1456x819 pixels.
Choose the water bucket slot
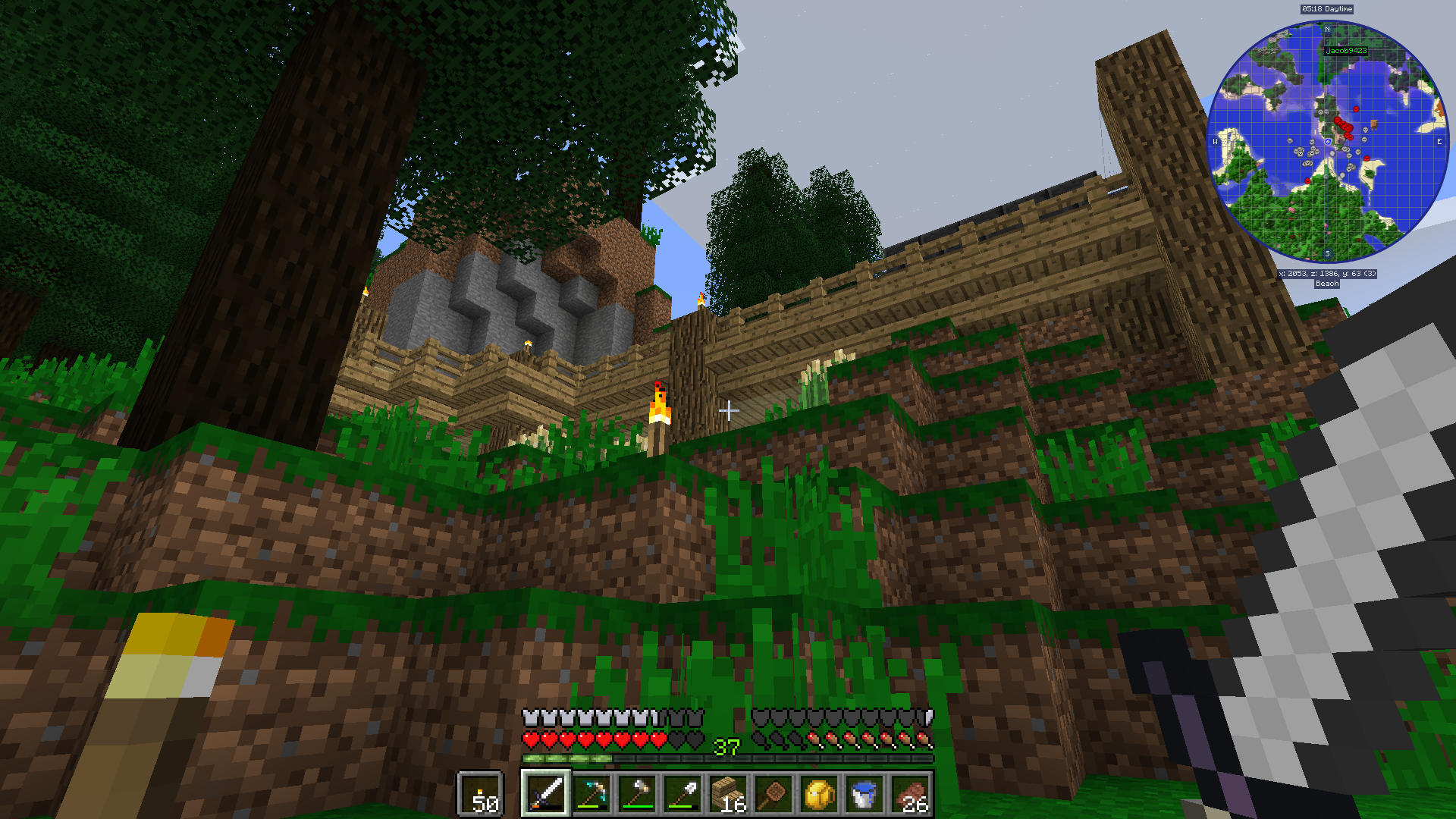click(x=864, y=793)
